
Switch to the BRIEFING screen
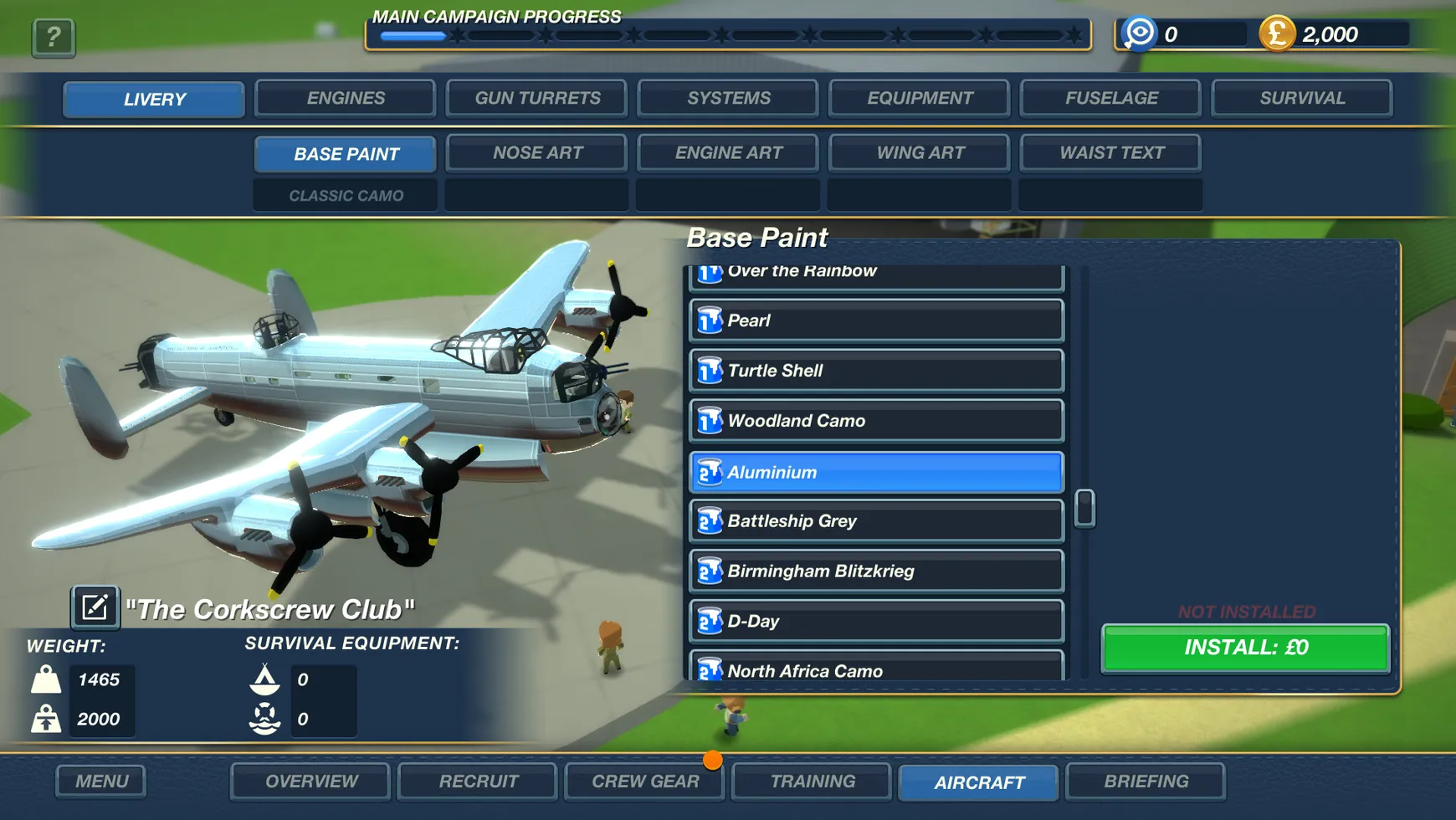click(x=1146, y=781)
